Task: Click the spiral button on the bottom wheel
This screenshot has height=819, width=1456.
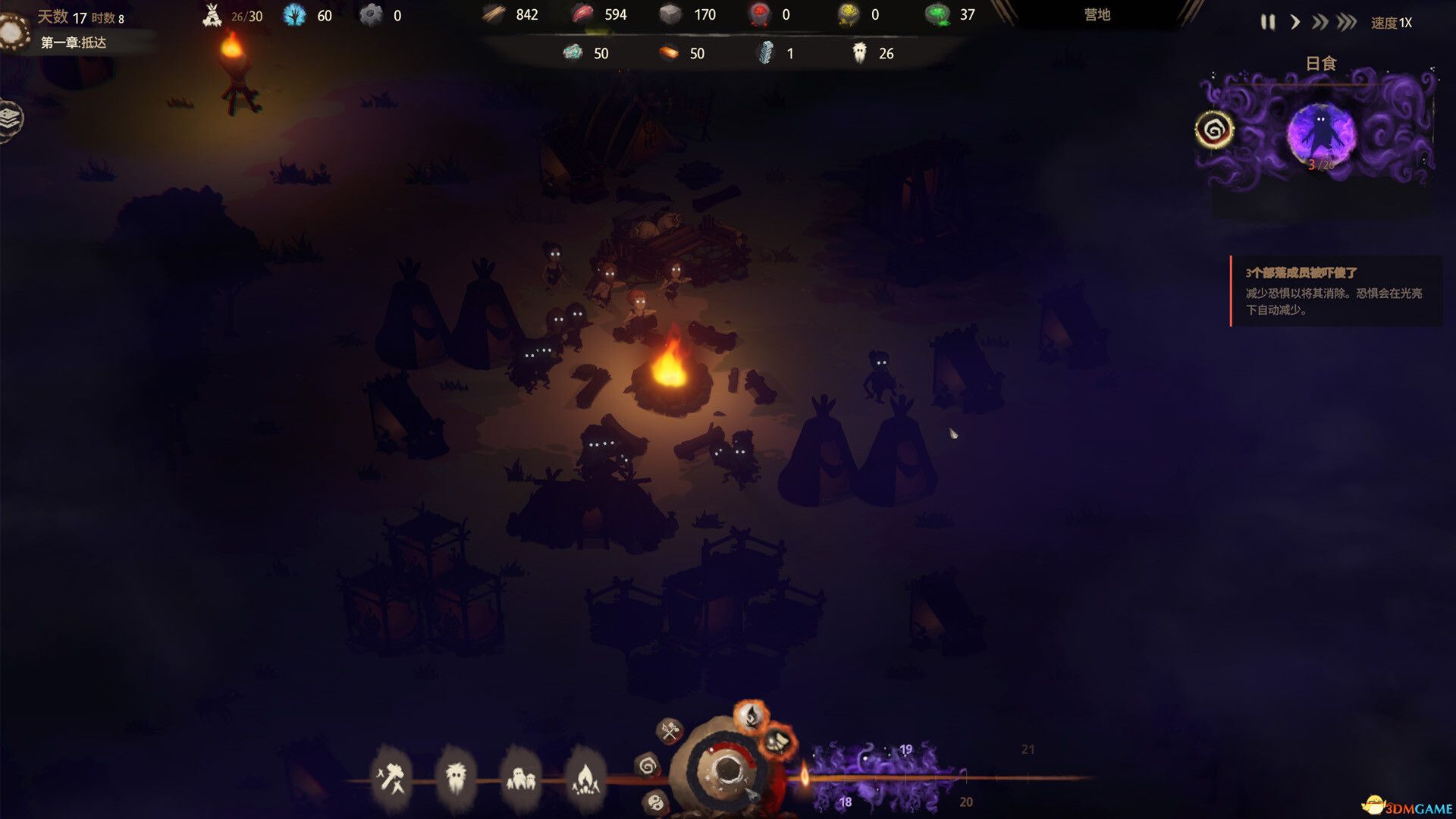Action: click(x=647, y=766)
